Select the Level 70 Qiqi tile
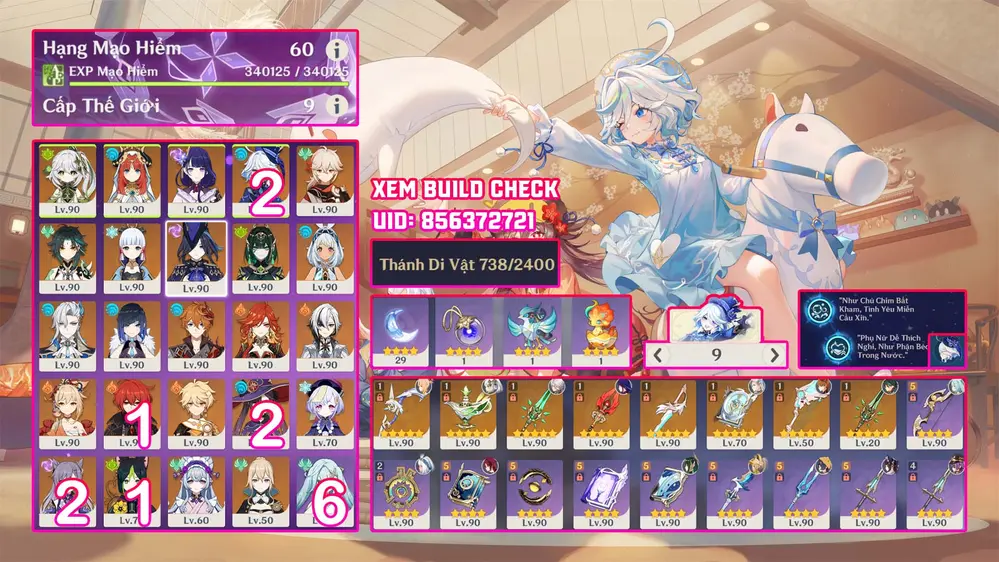 324,412
